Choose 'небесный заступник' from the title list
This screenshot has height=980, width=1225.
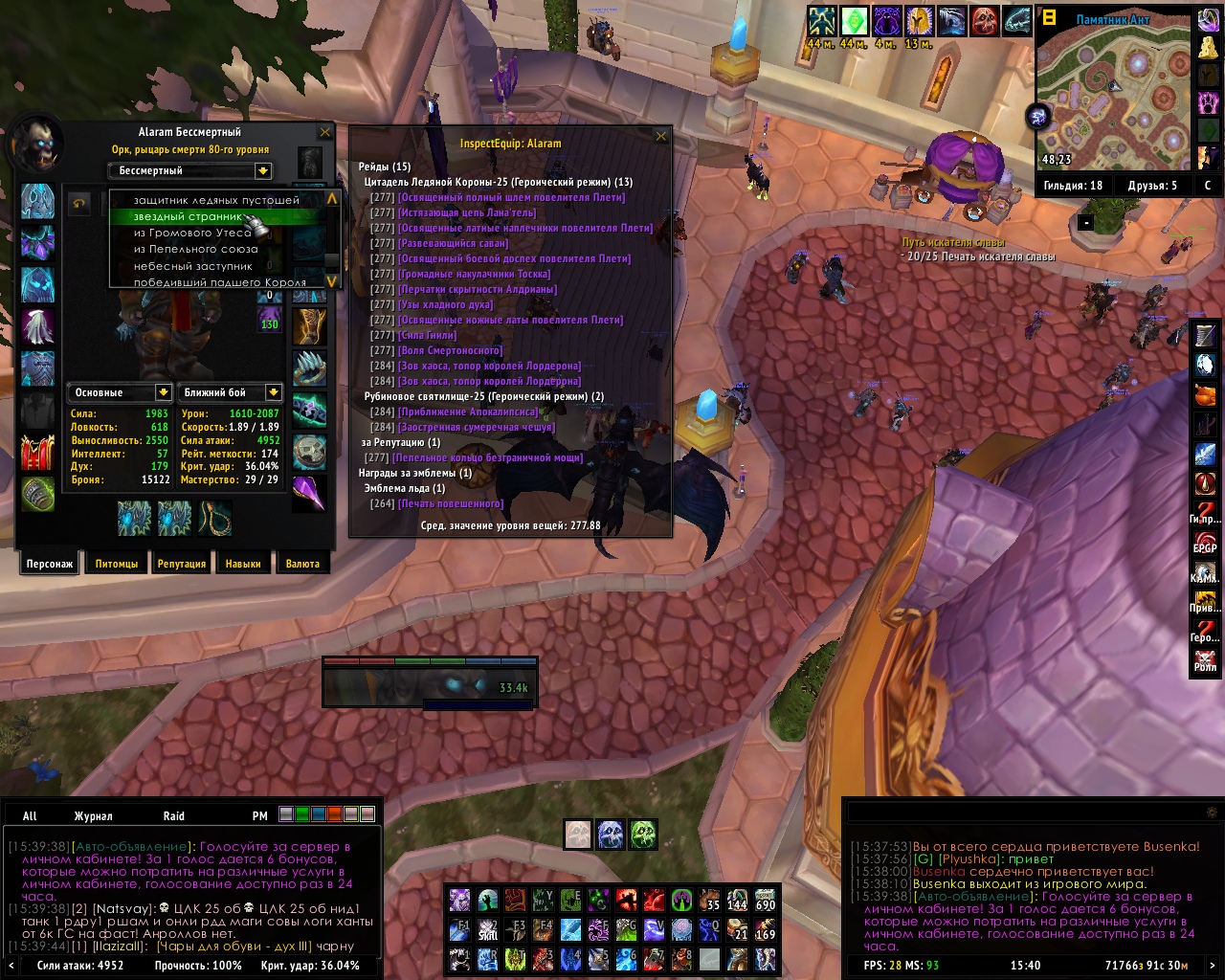click(192, 266)
